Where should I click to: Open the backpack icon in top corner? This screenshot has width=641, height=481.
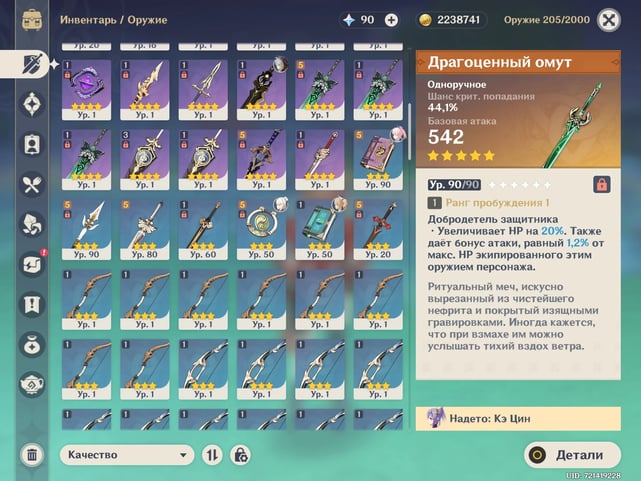(x=31, y=20)
